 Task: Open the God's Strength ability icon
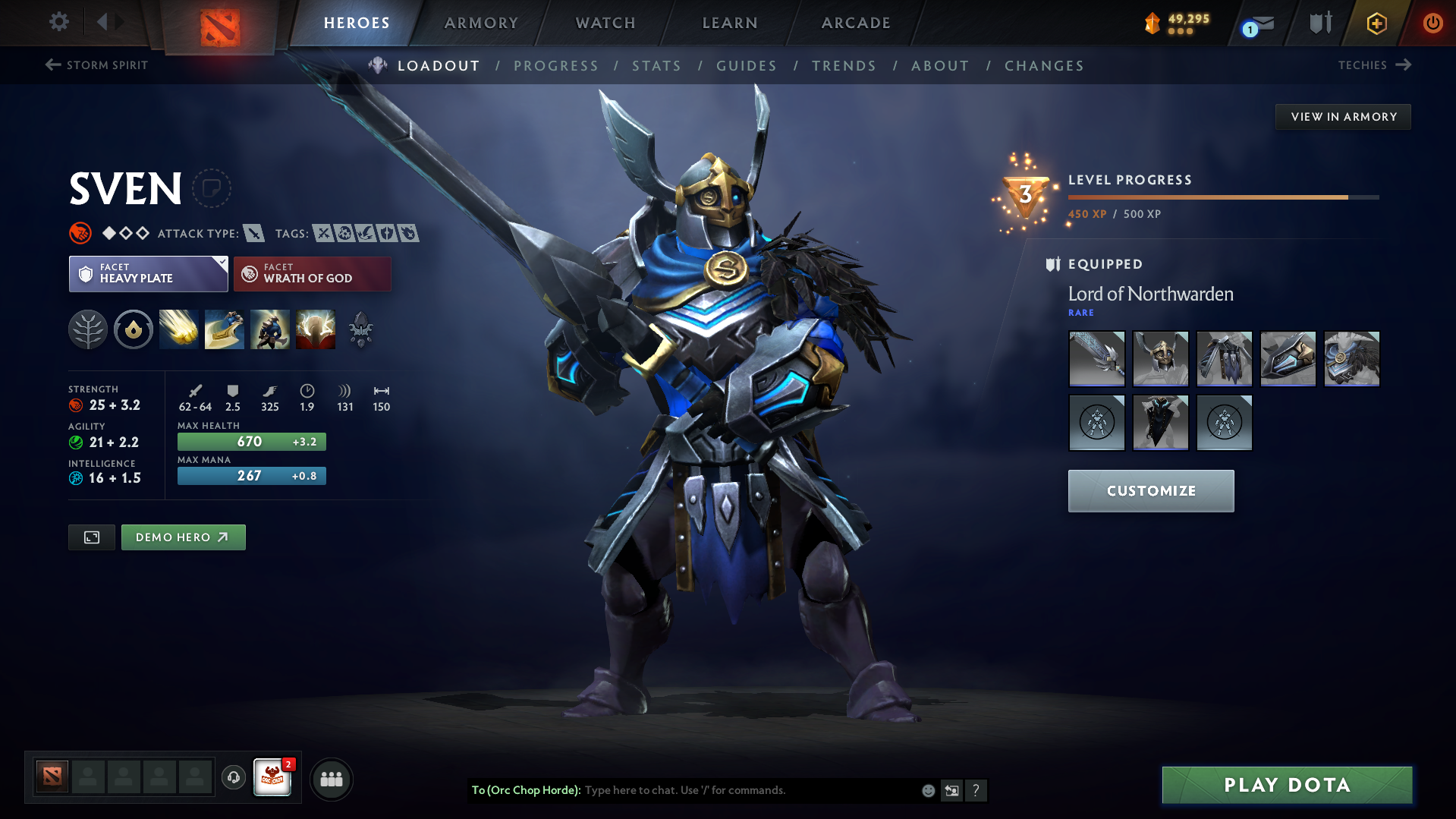coord(316,329)
